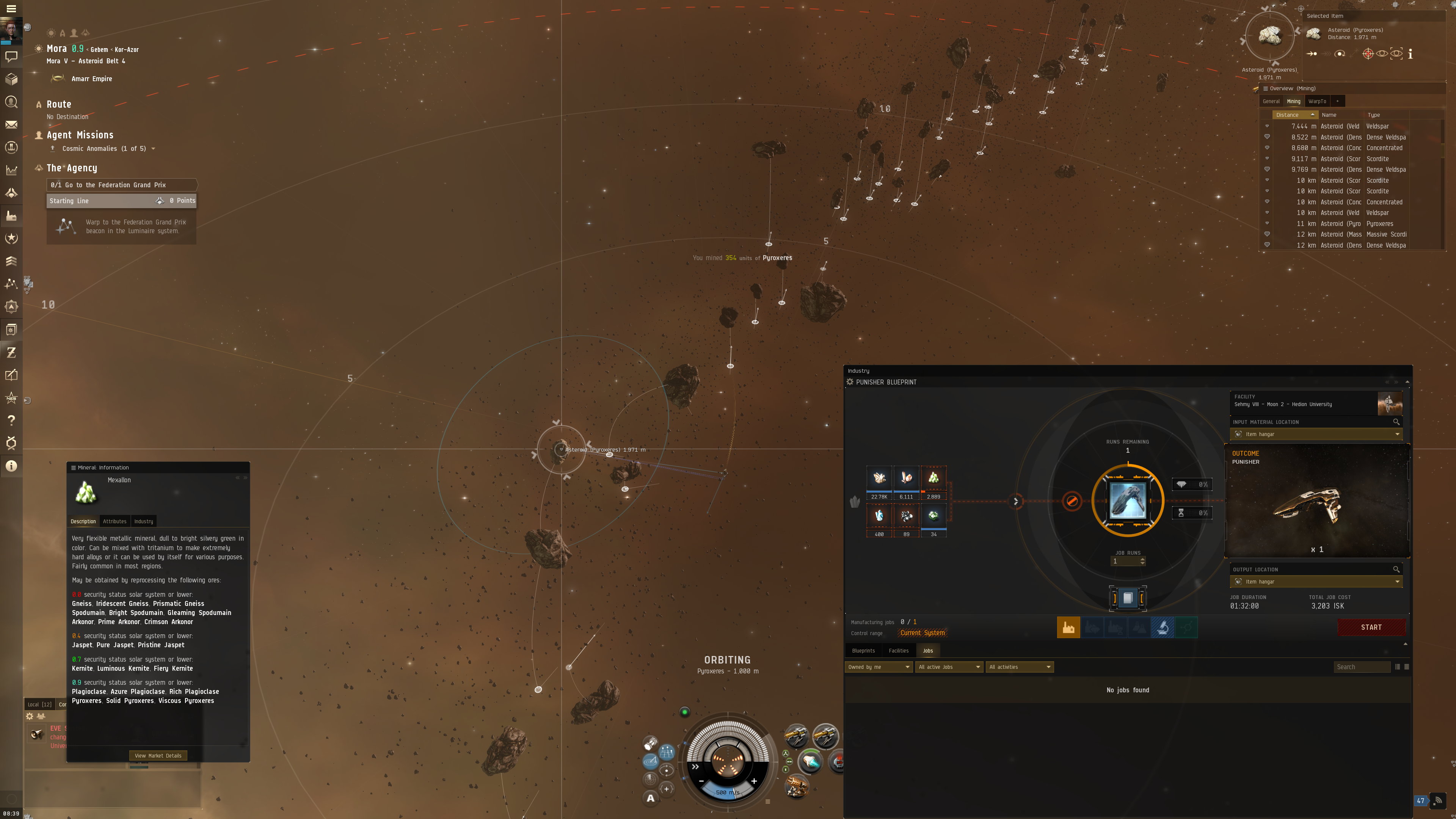Switch overview to the General tab
Image resolution: width=1456 pixels, height=819 pixels.
click(x=1271, y=101)
